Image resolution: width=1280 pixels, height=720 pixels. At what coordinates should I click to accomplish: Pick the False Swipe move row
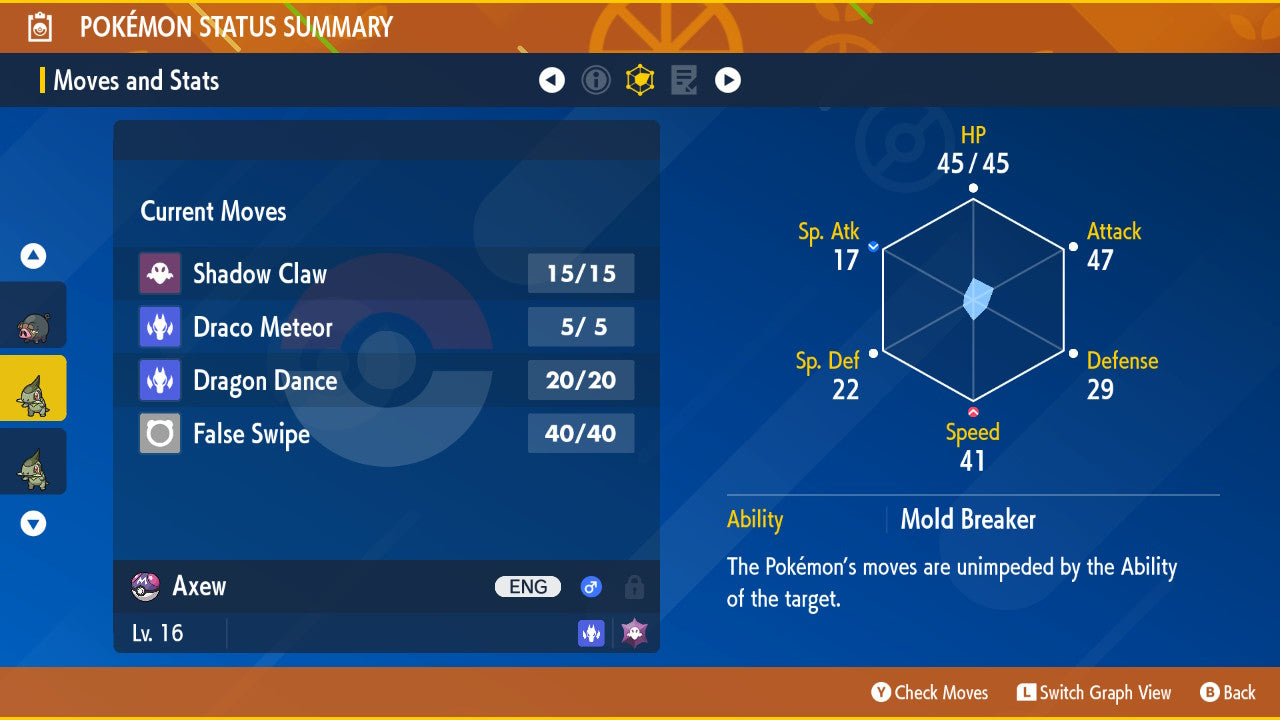(386, 434)
